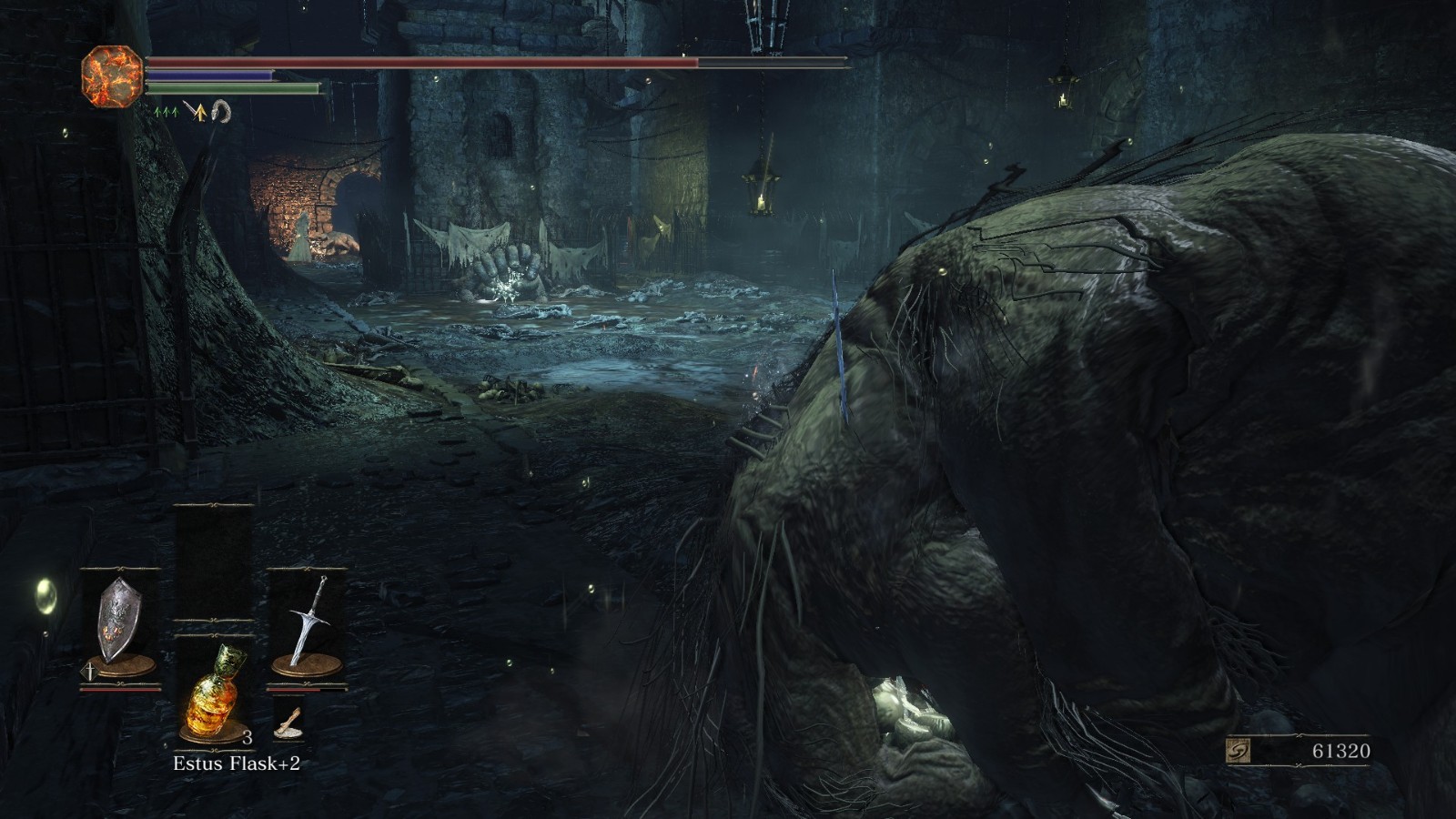
Task: Click the fiery ember emblem icon
Action: click(x=112, y=76)
